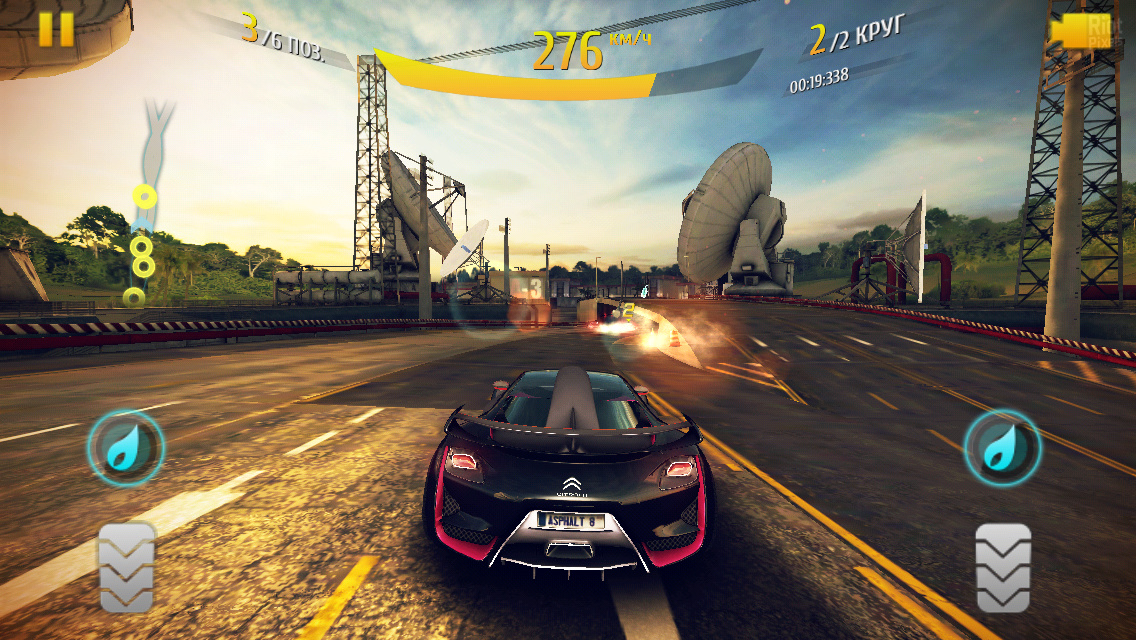Screen dimensions: 1136x640
Task: Activate the left-hand nitro flame button
Action: click(x=125, y=447)
